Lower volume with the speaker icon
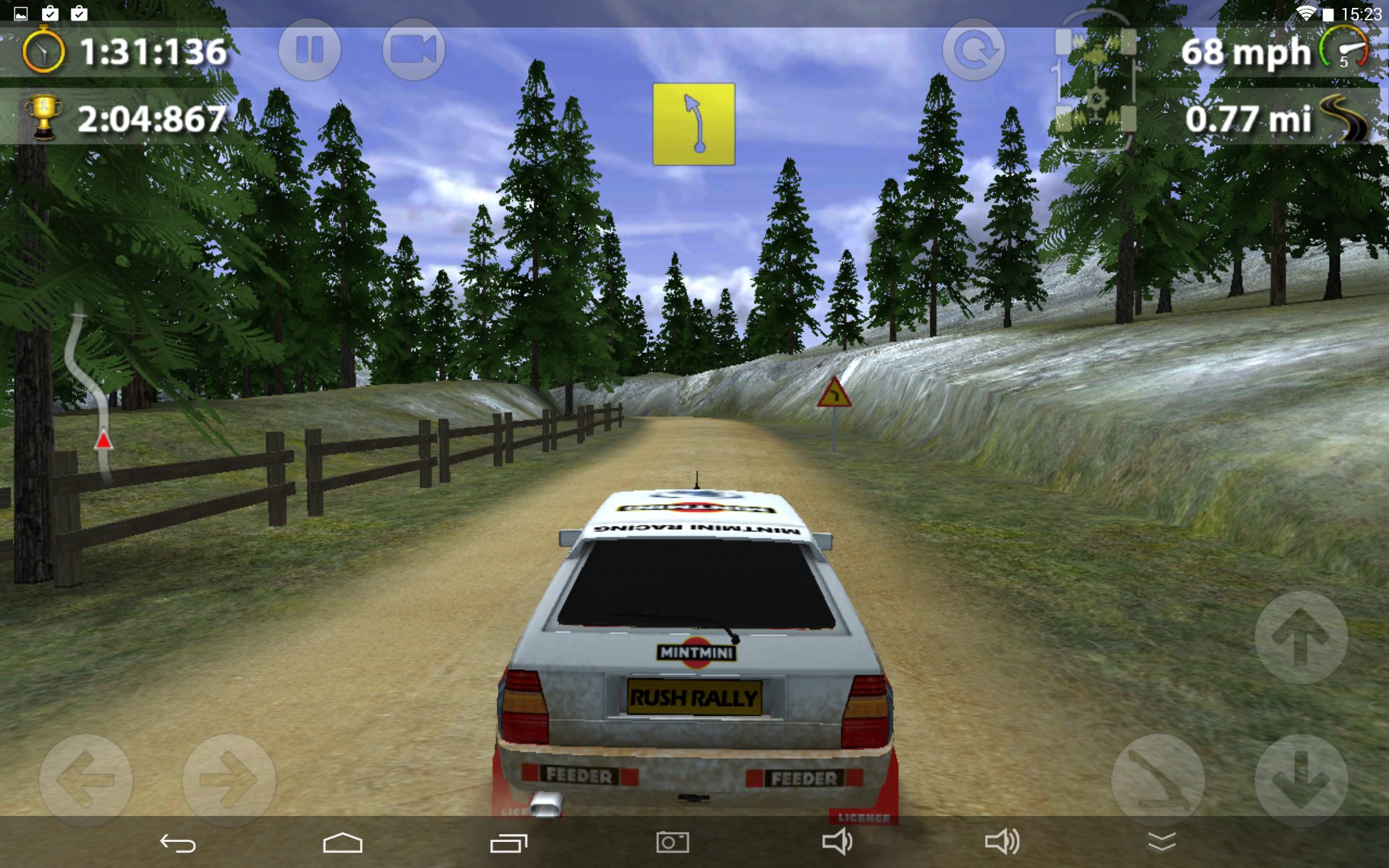 837,842
